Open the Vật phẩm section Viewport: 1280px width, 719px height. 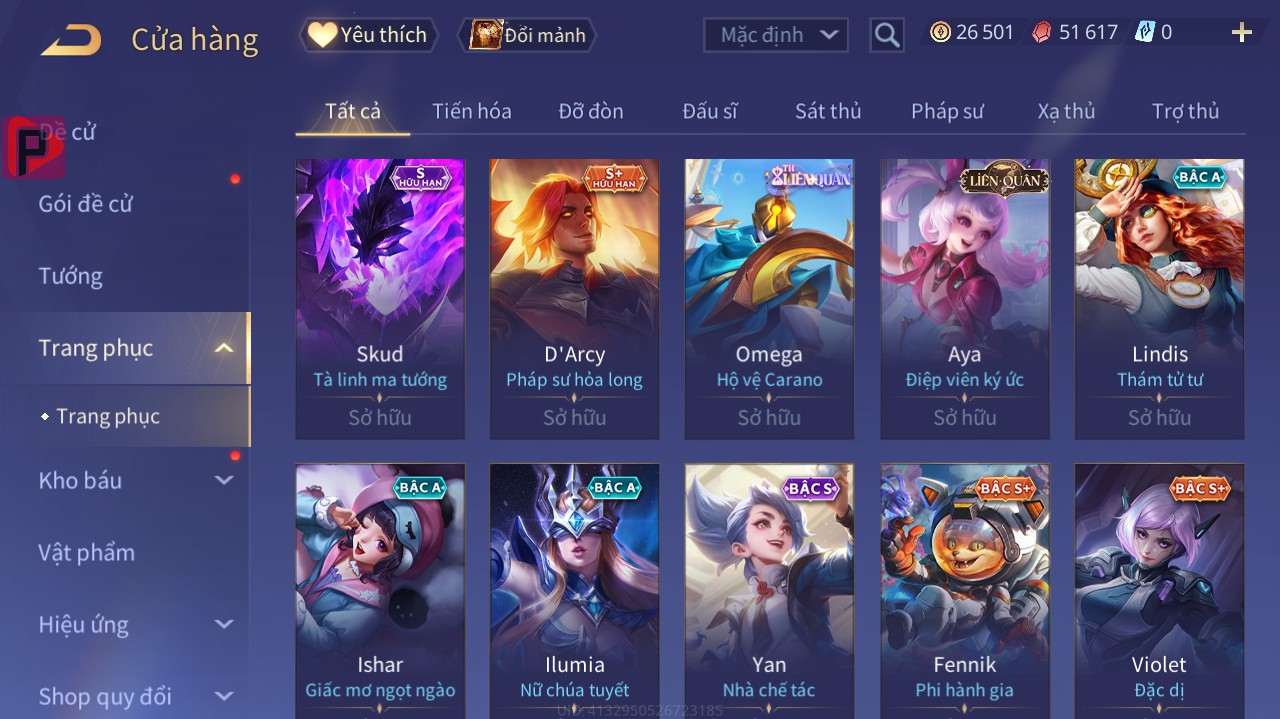point(87,552)
